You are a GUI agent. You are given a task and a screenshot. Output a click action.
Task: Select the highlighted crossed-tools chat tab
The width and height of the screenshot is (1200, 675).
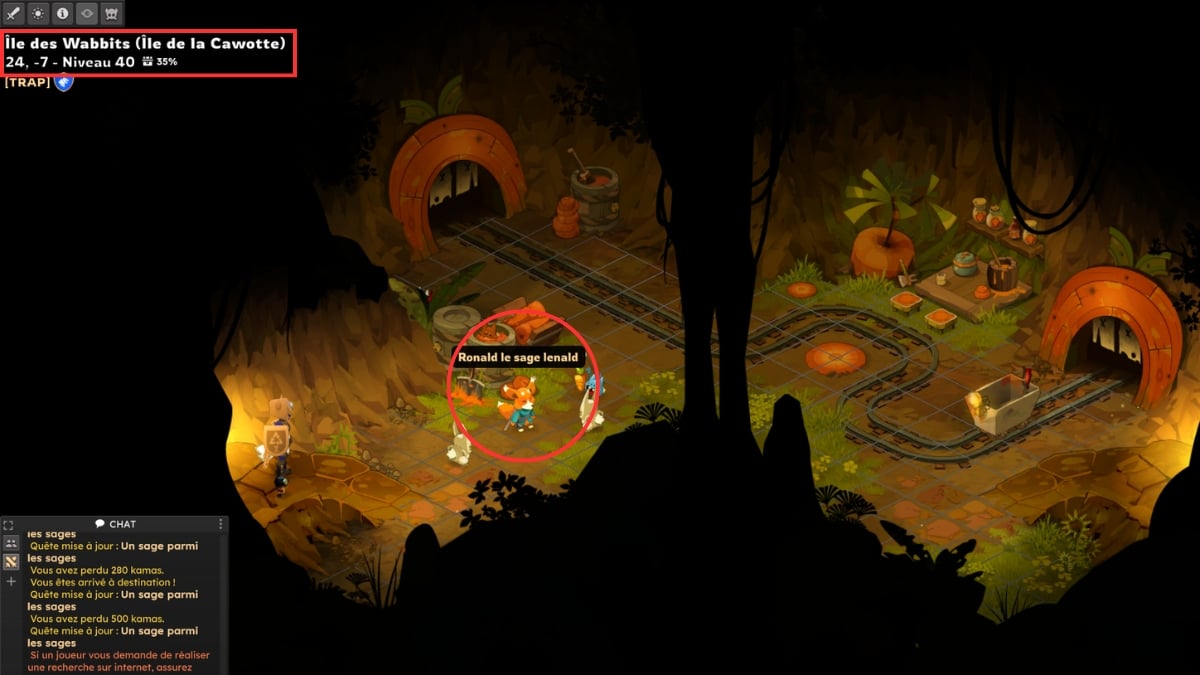pos(11,562)
